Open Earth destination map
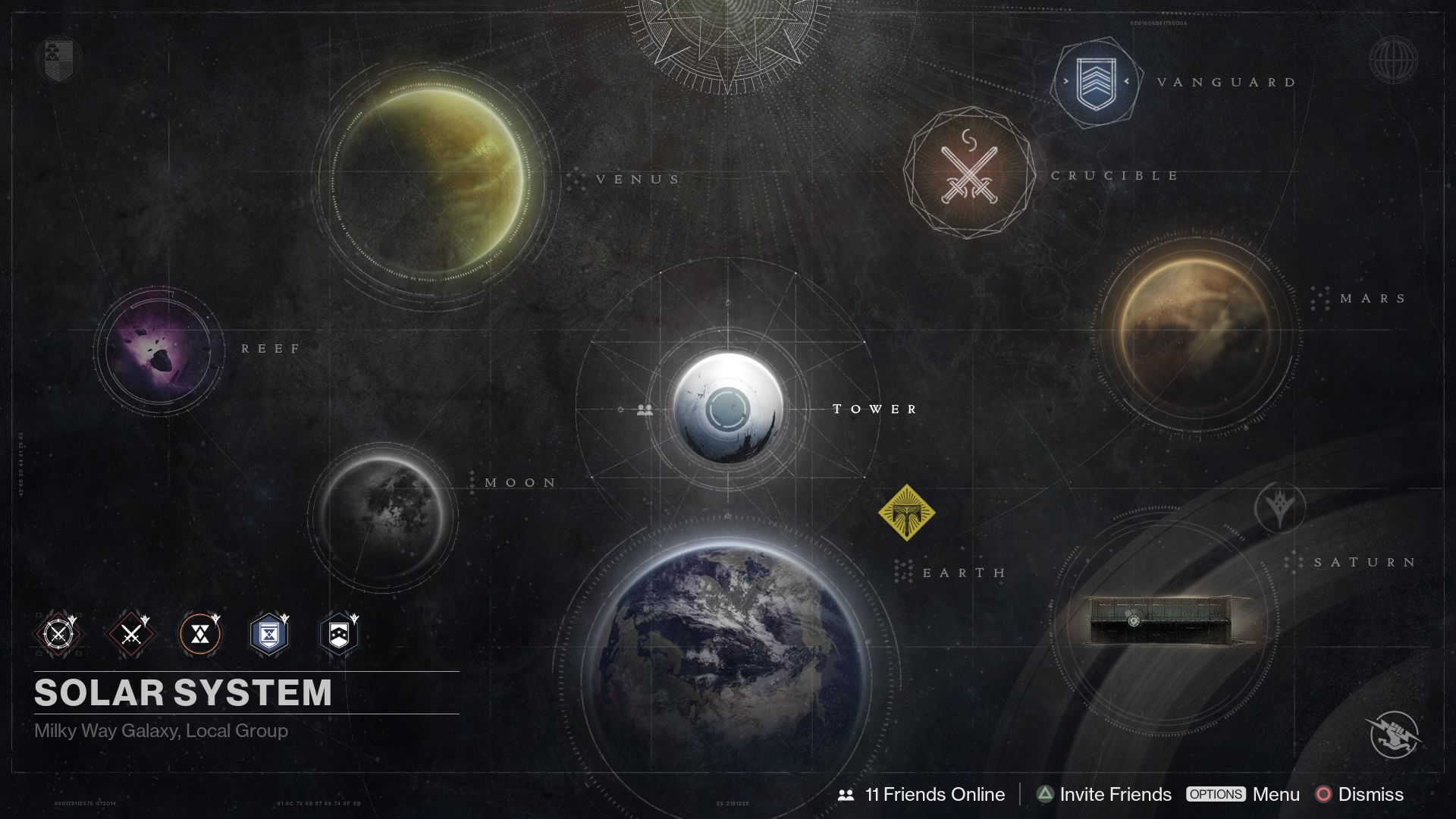Viewport: 1456px width, 819px height. 726,667
